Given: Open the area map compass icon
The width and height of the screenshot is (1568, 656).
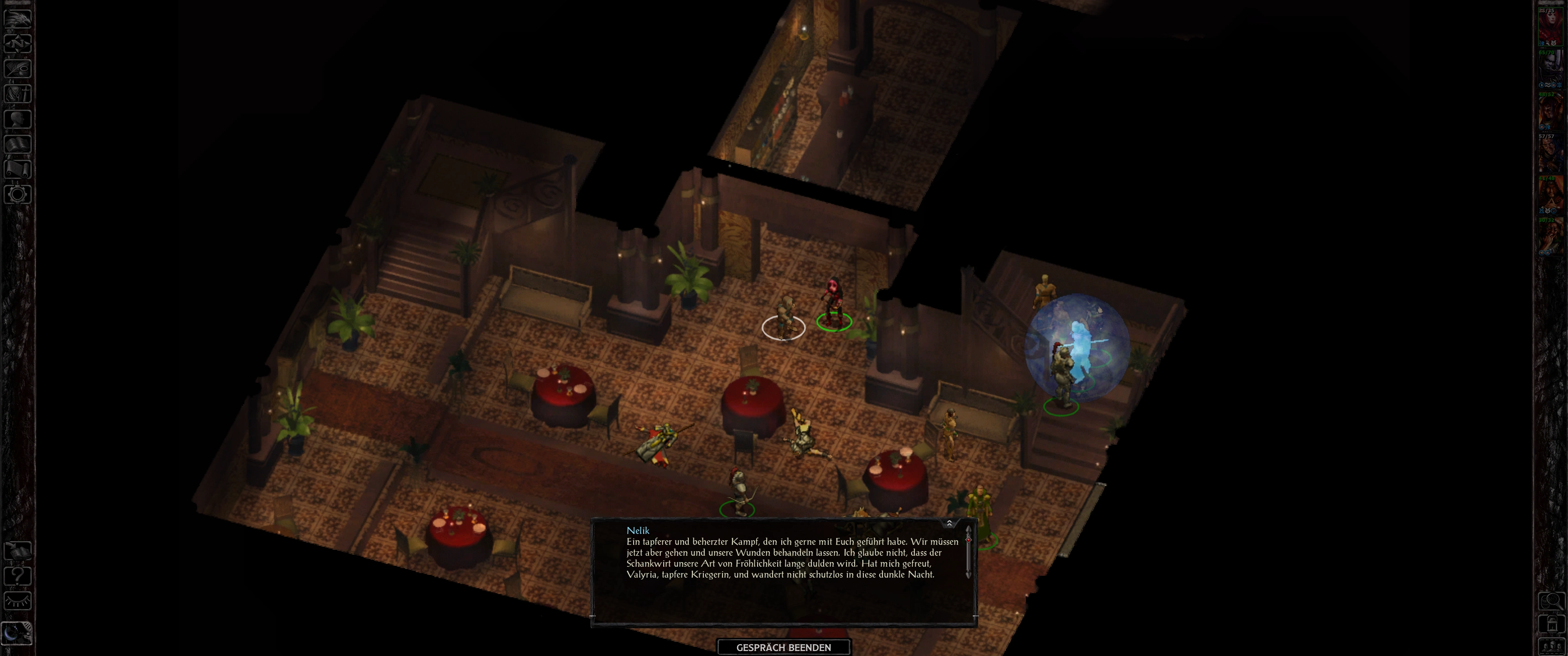Looking at the screenshot, I should pos(18,43).
